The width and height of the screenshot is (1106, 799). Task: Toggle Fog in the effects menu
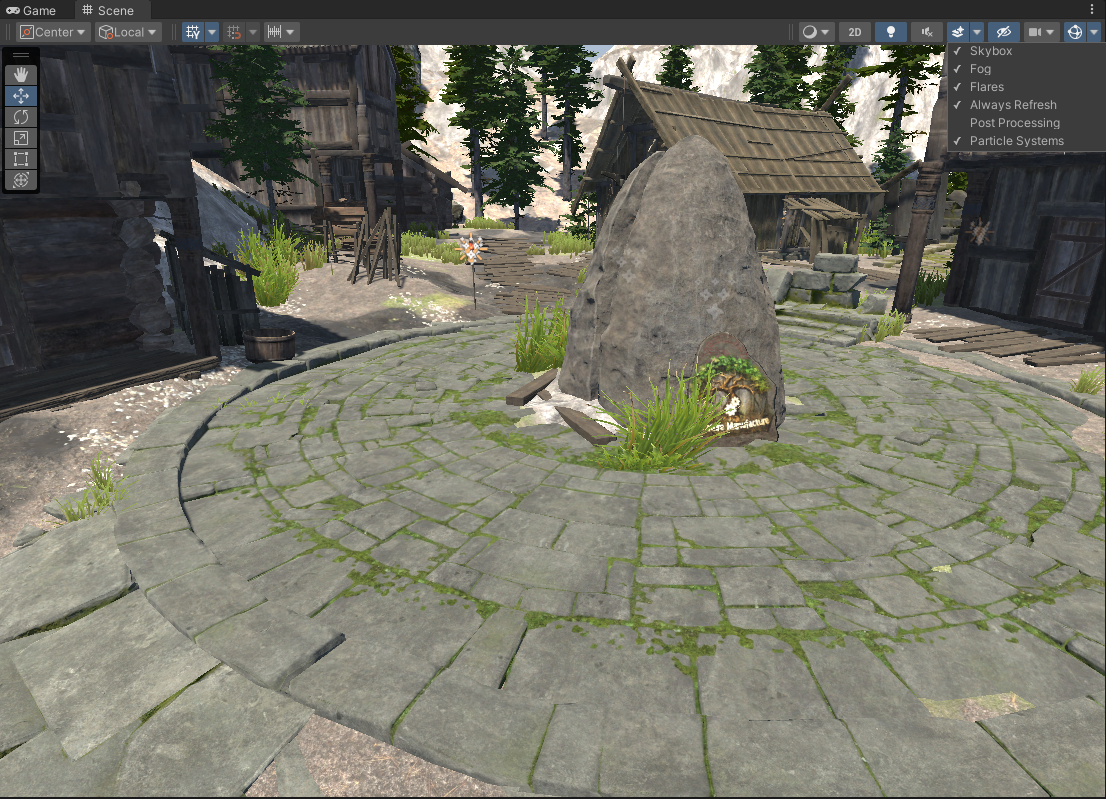tap(980, 69)
